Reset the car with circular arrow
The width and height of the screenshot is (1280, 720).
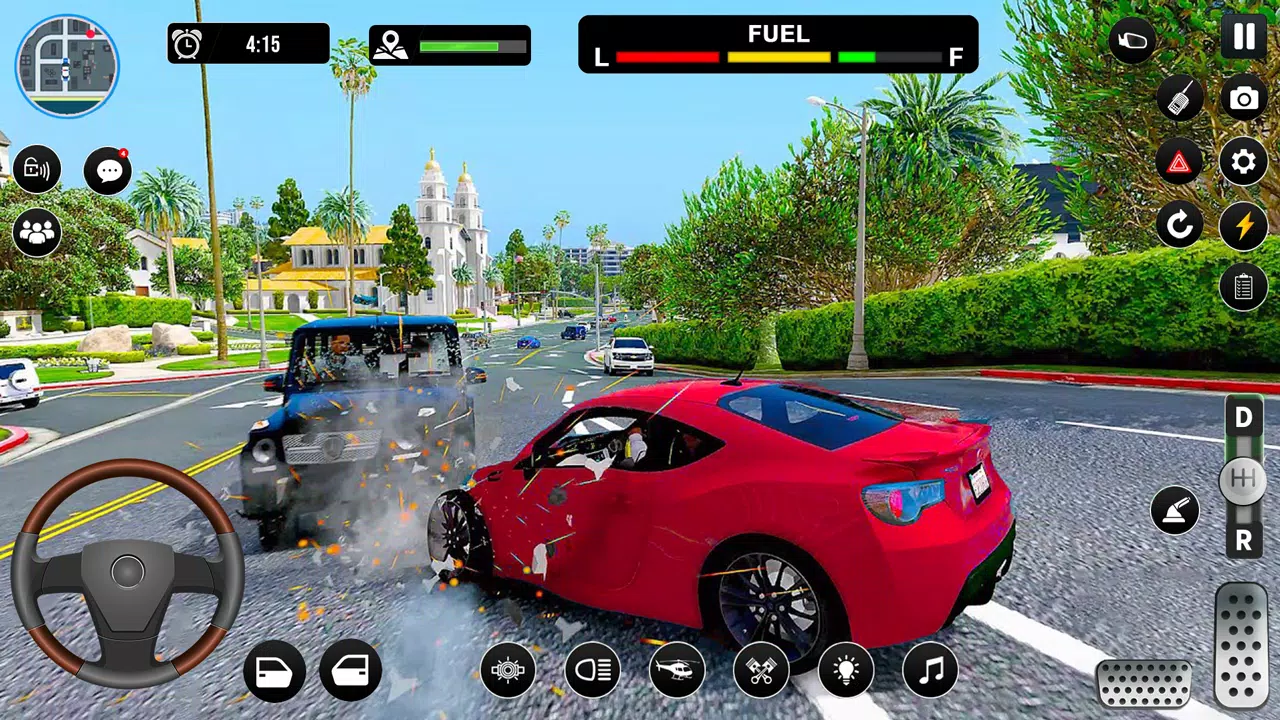click(1180, 225)
